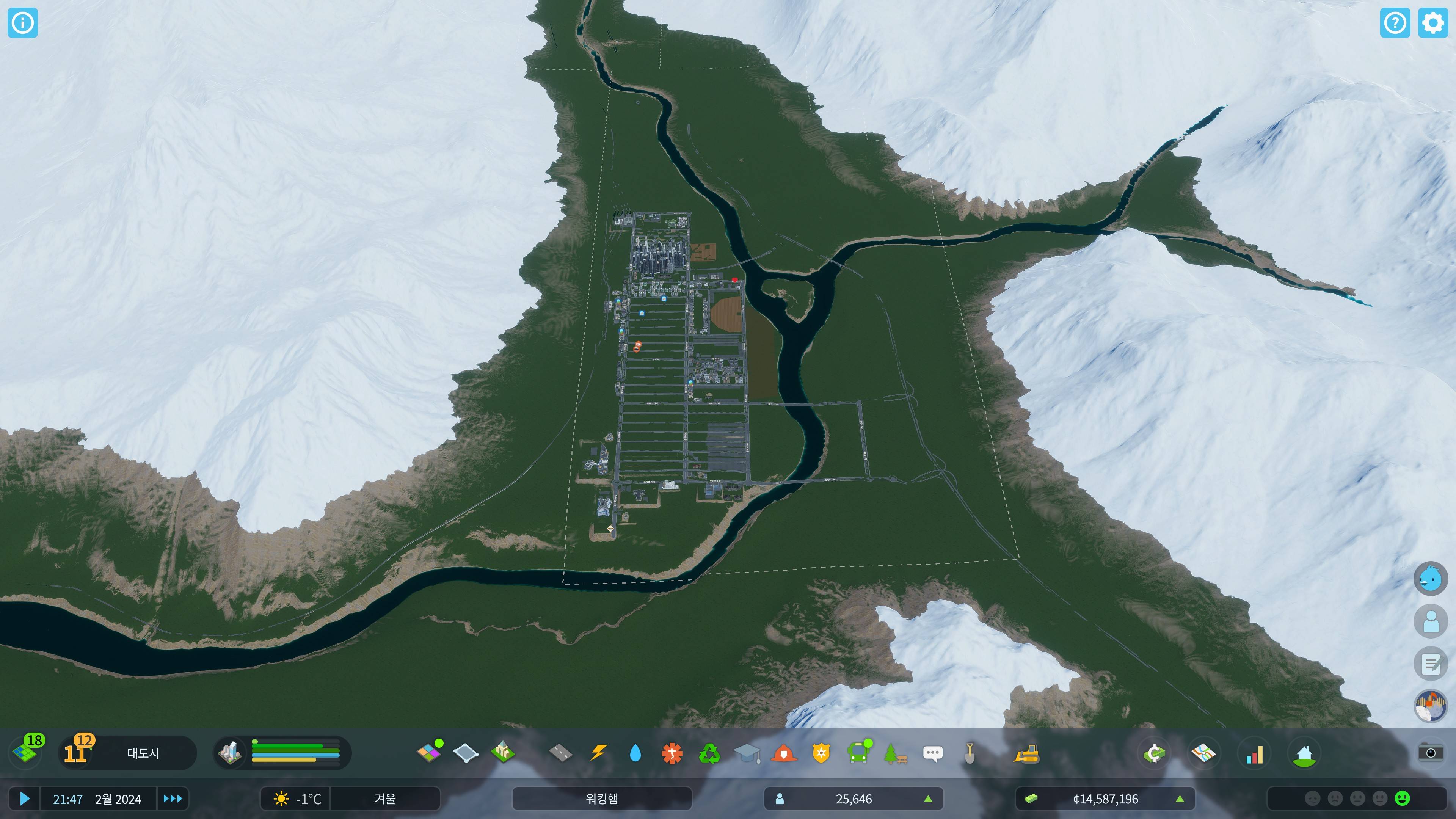Open the electricity lightning bolt menu
This screenshot has height=819, width=1456.
click(598, 753)
